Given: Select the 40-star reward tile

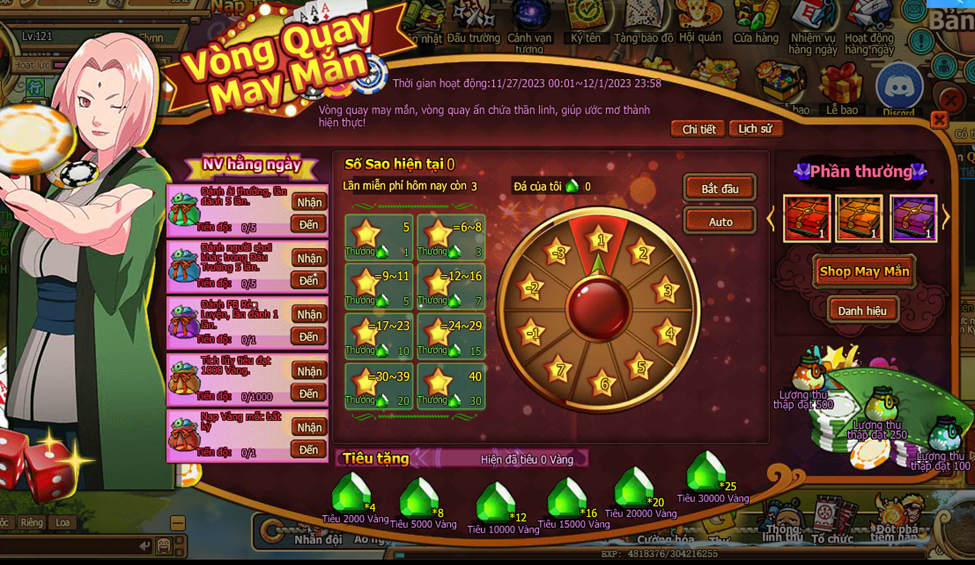Looking at the screenshot, I should [450, 387].
